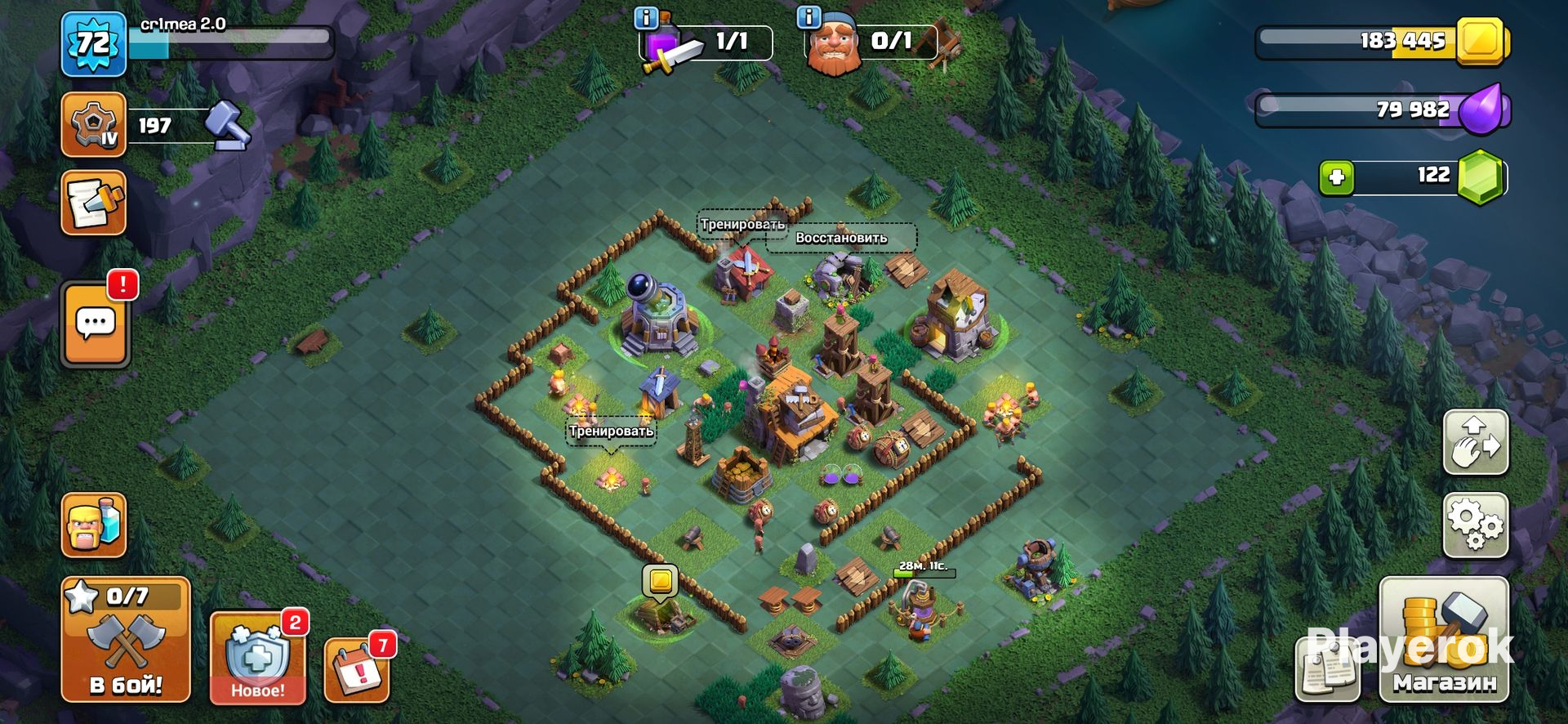This screenshot has width=1568, height=724.
Task: Start a battle with В бой!
Action: pos(126,640)
